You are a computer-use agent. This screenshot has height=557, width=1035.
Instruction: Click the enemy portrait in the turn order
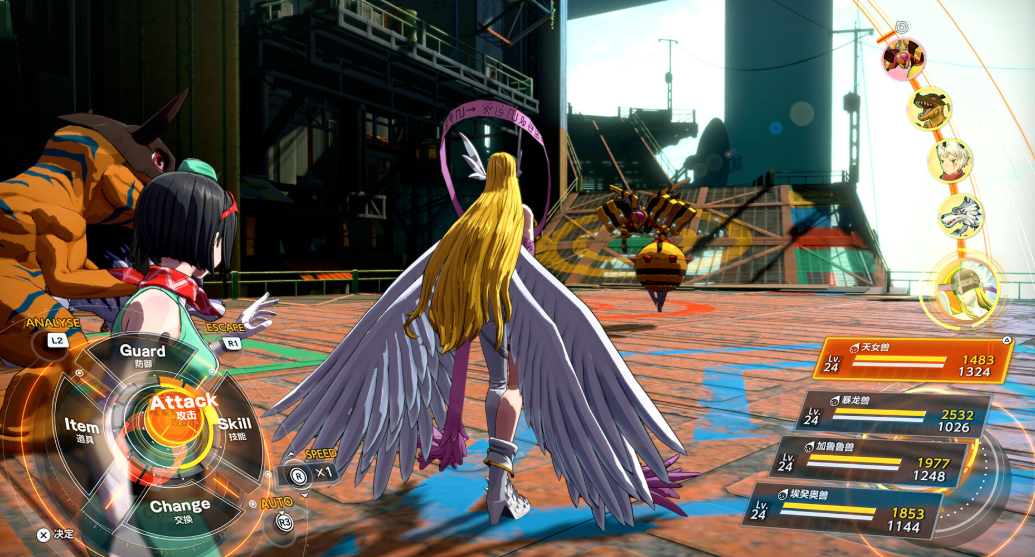(x=902, y=58)
